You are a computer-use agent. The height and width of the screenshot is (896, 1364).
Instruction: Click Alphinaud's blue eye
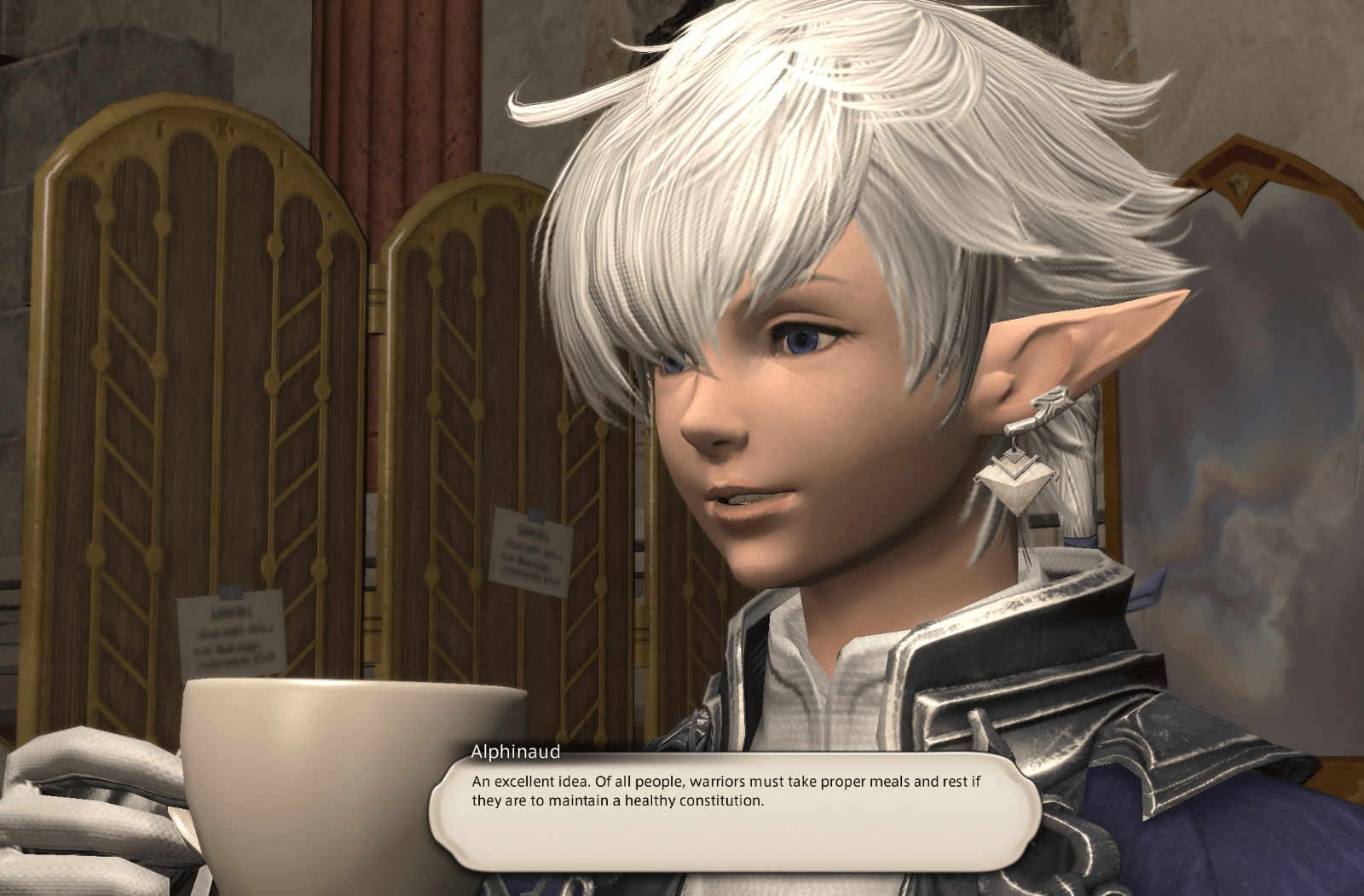[x=801, y=339]
